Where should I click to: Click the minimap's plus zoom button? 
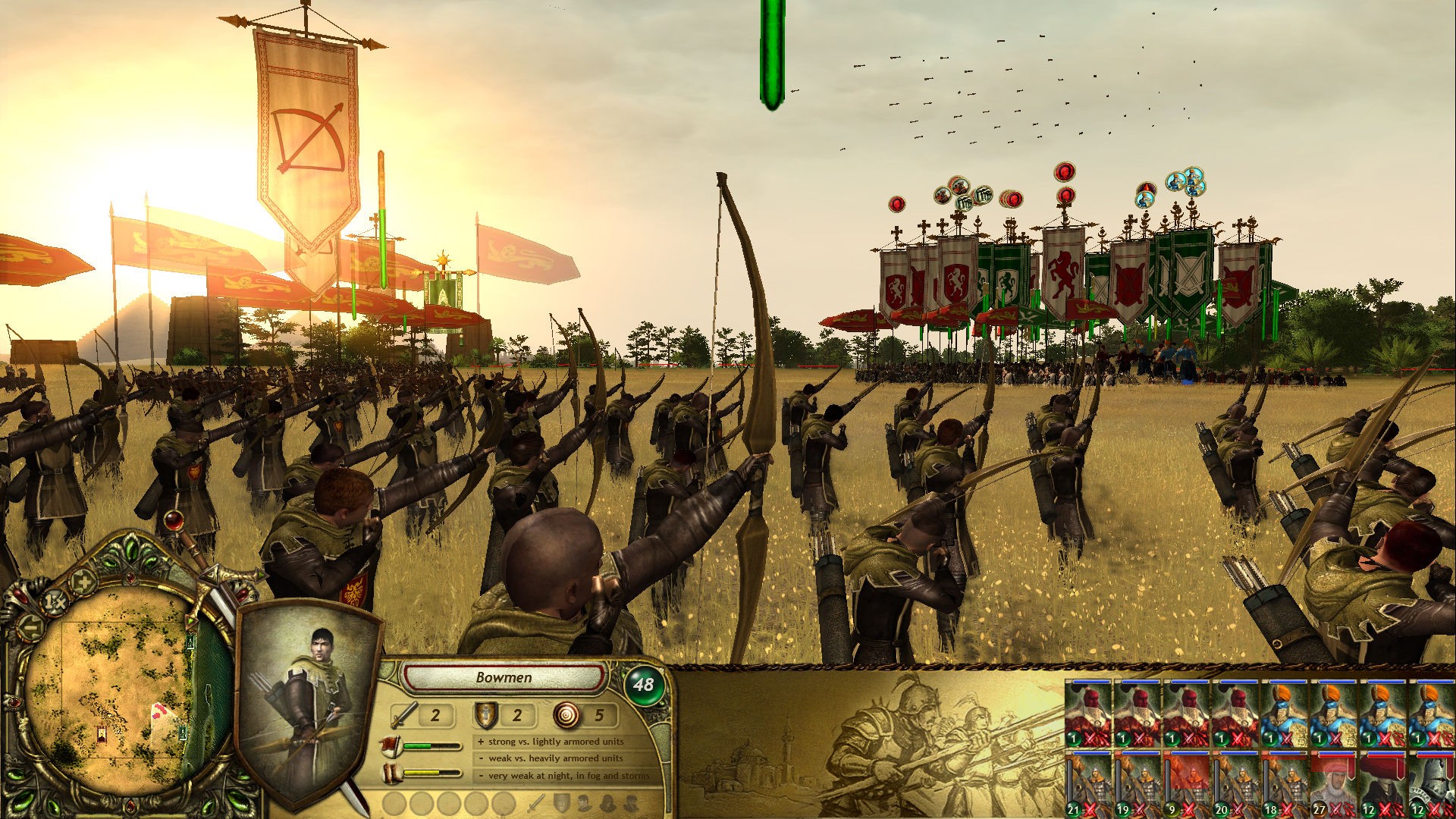(x=82, y=582)
